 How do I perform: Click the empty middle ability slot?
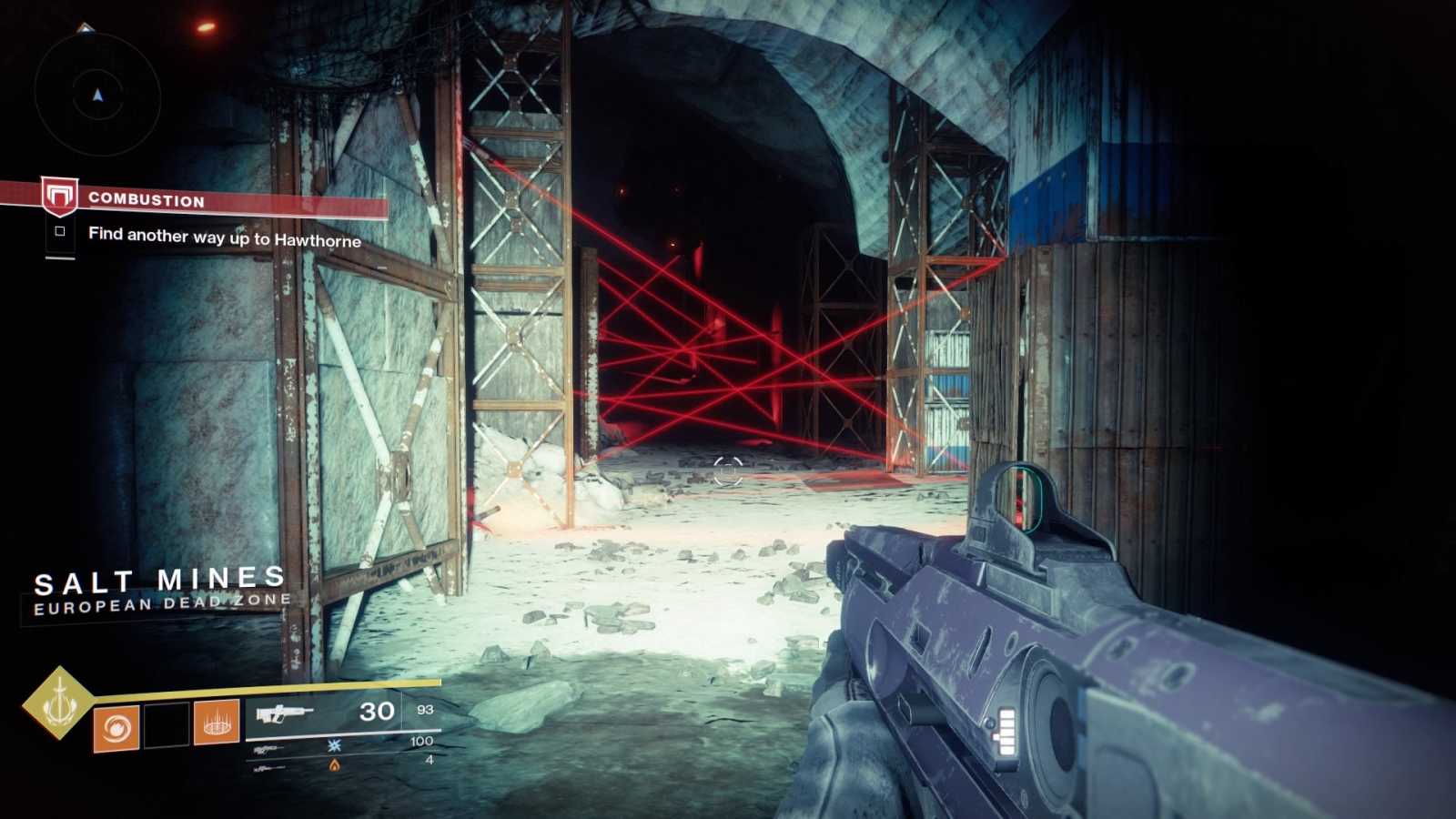pos(166,724)
